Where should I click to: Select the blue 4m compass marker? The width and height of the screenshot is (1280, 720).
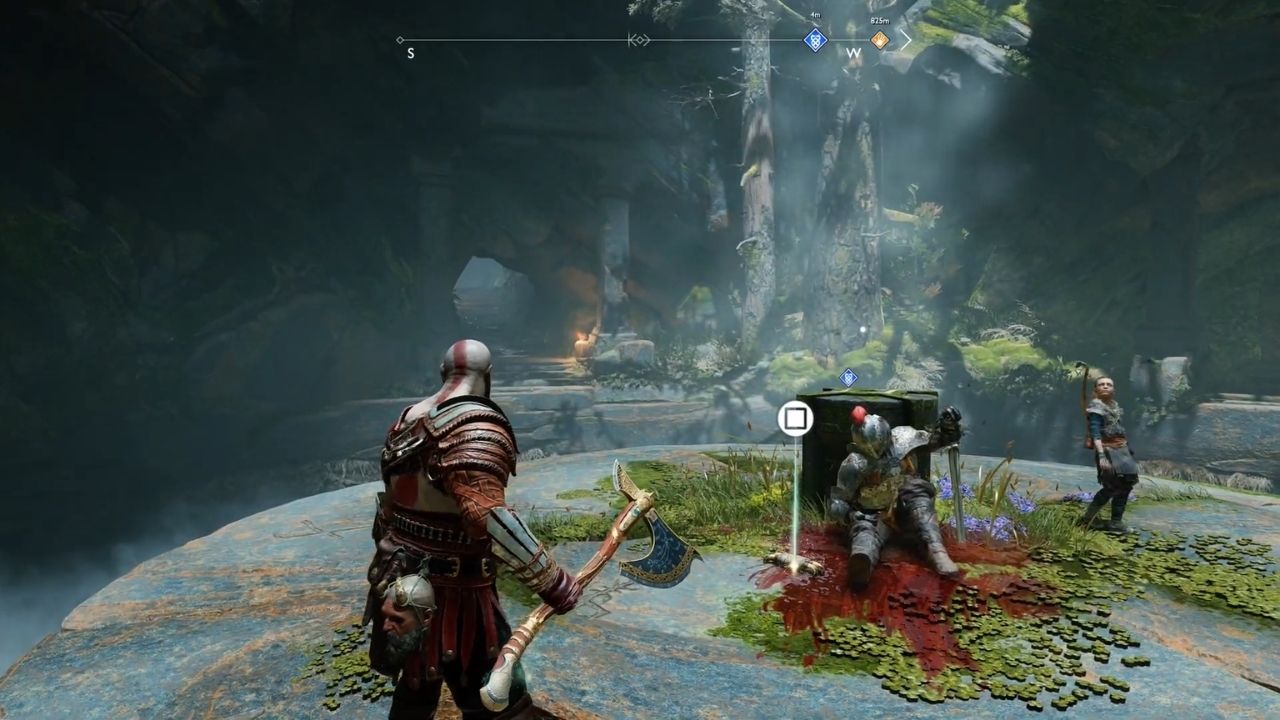(x=815, y=40)
